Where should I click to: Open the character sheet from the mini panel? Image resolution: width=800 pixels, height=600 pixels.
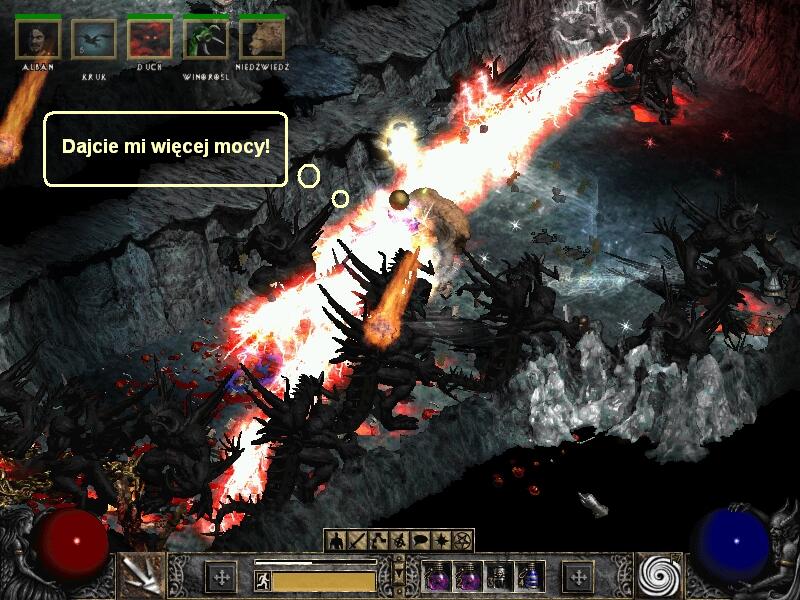click(x=335, y=541)
